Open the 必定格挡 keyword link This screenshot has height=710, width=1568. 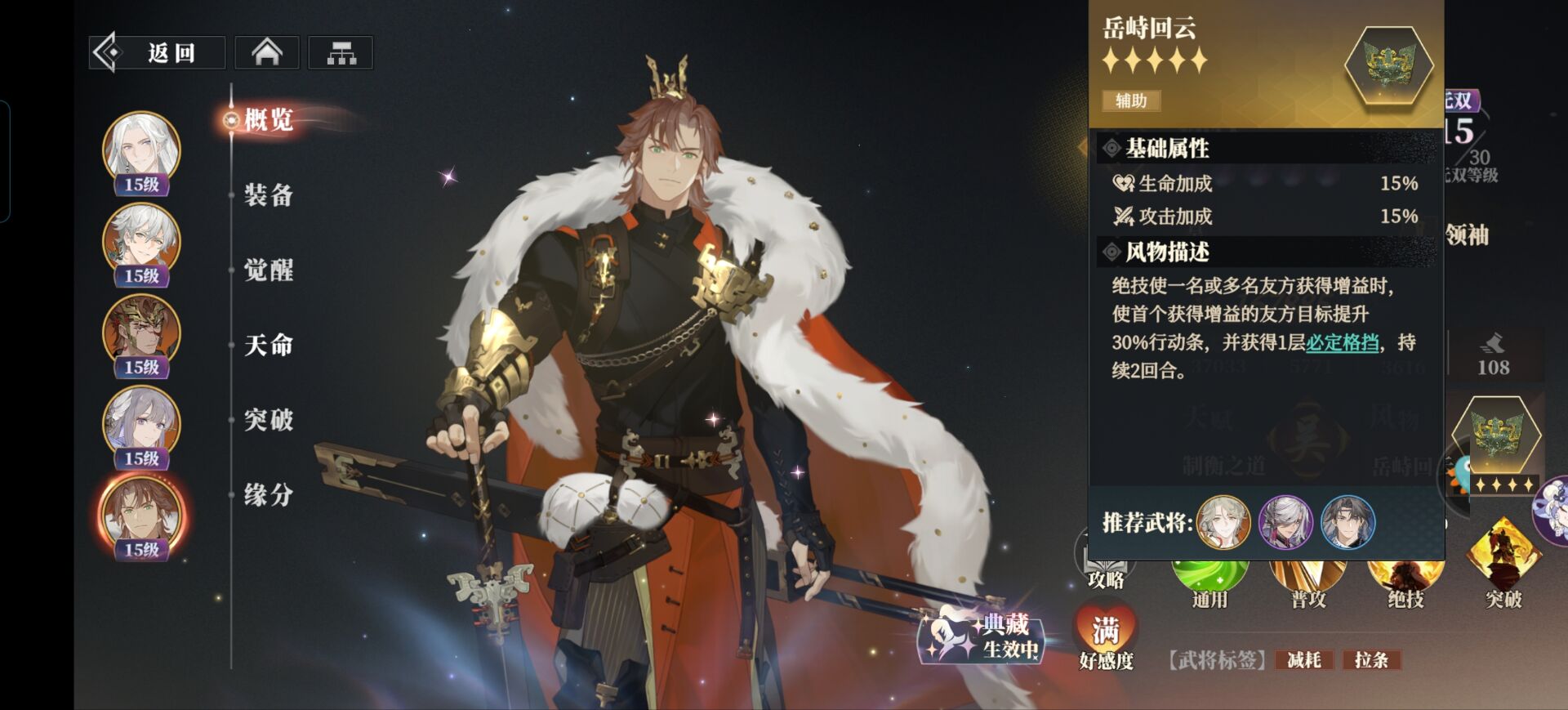1342,343
